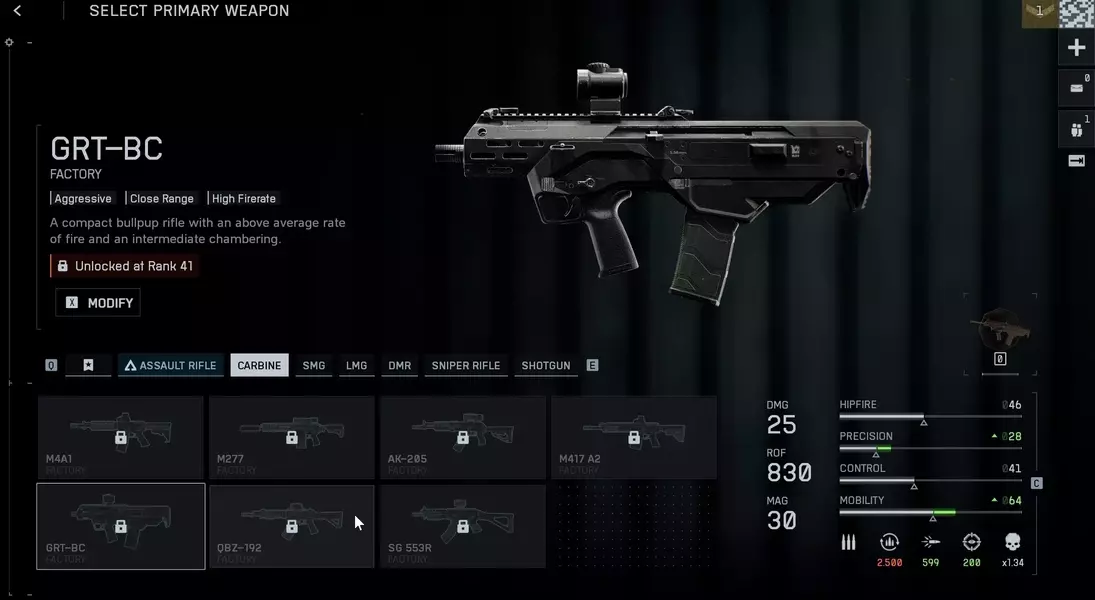The height and width of the screenshot is (600, 1095).
Task: Select the SG 553R weapon tile
Action: (463, 525)
